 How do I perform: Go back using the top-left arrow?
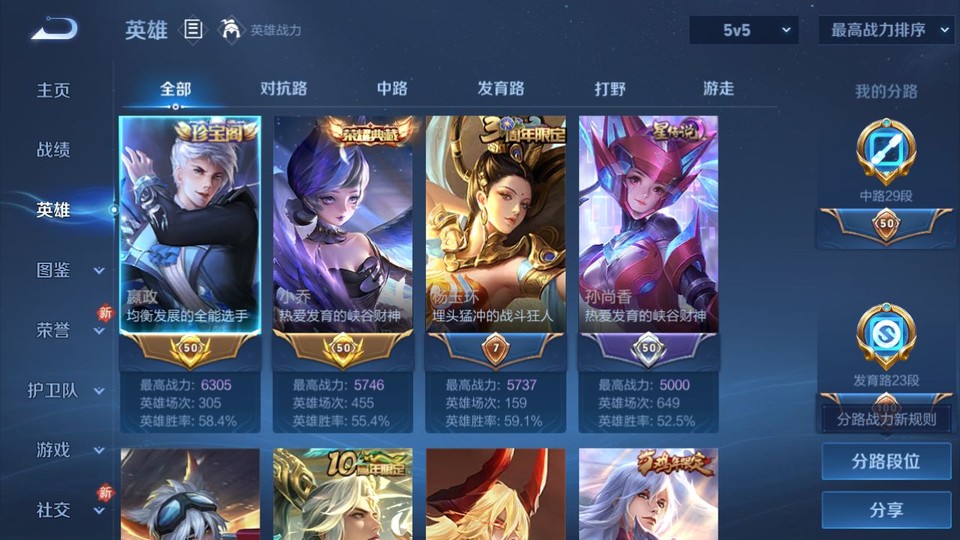point(53,29)
